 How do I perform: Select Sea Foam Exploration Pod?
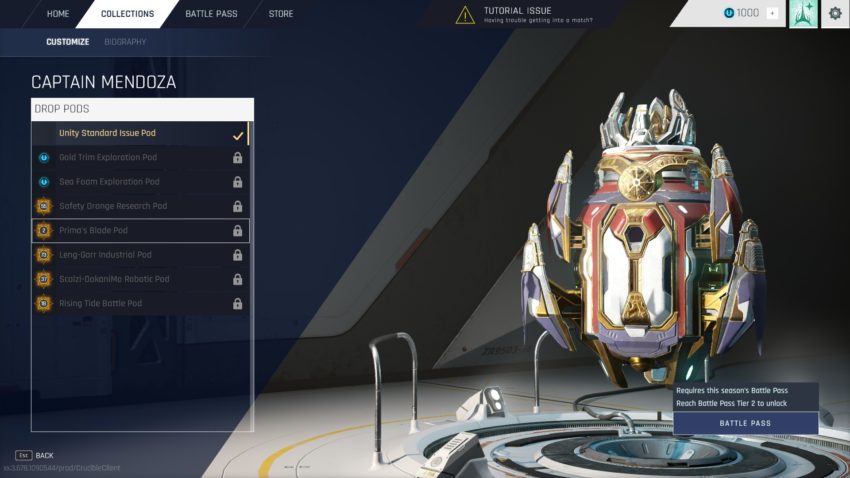point(140,182)
